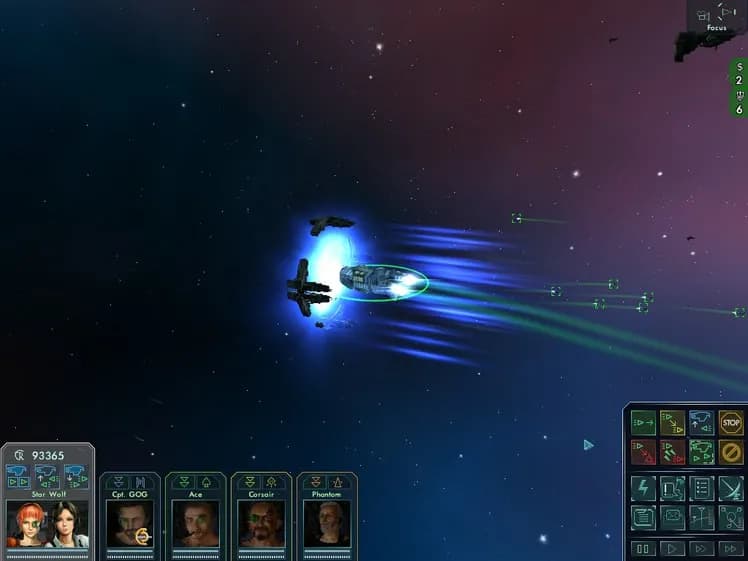
Task: Open the satellite dish communications icon
Action: (731, 488)
